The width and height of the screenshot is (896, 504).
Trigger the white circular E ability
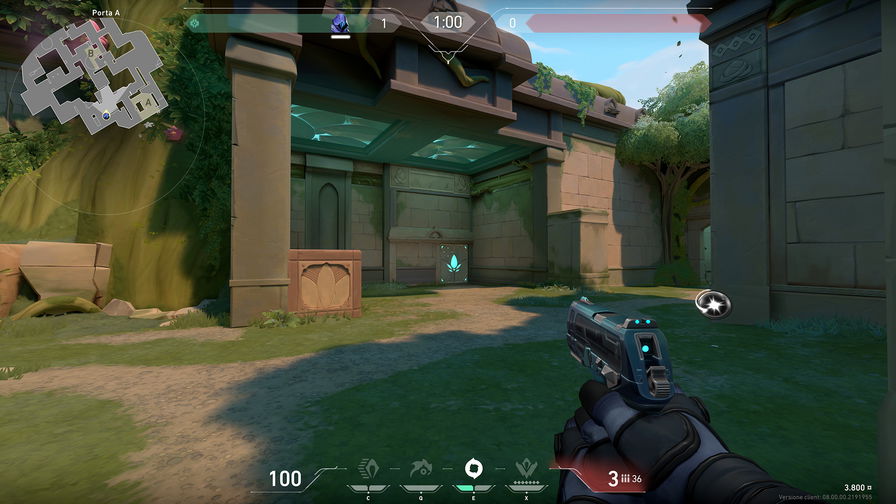coord(472,469)
